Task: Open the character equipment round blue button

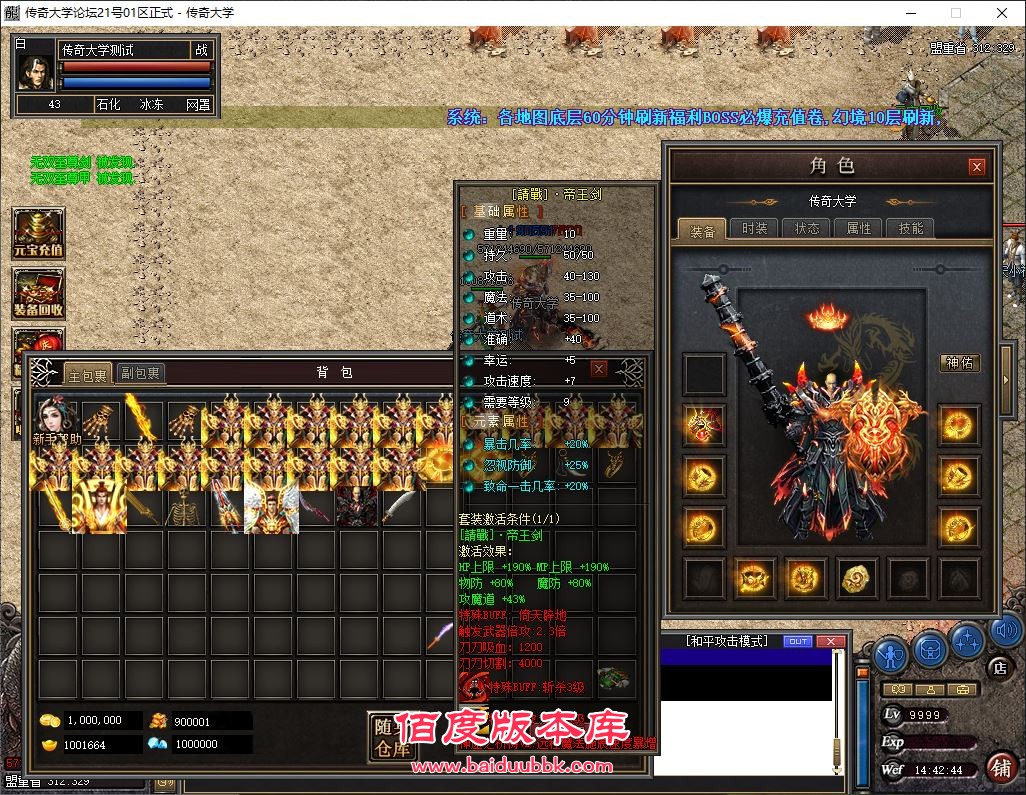Action: pyautogui.click(x=891, y=654)
